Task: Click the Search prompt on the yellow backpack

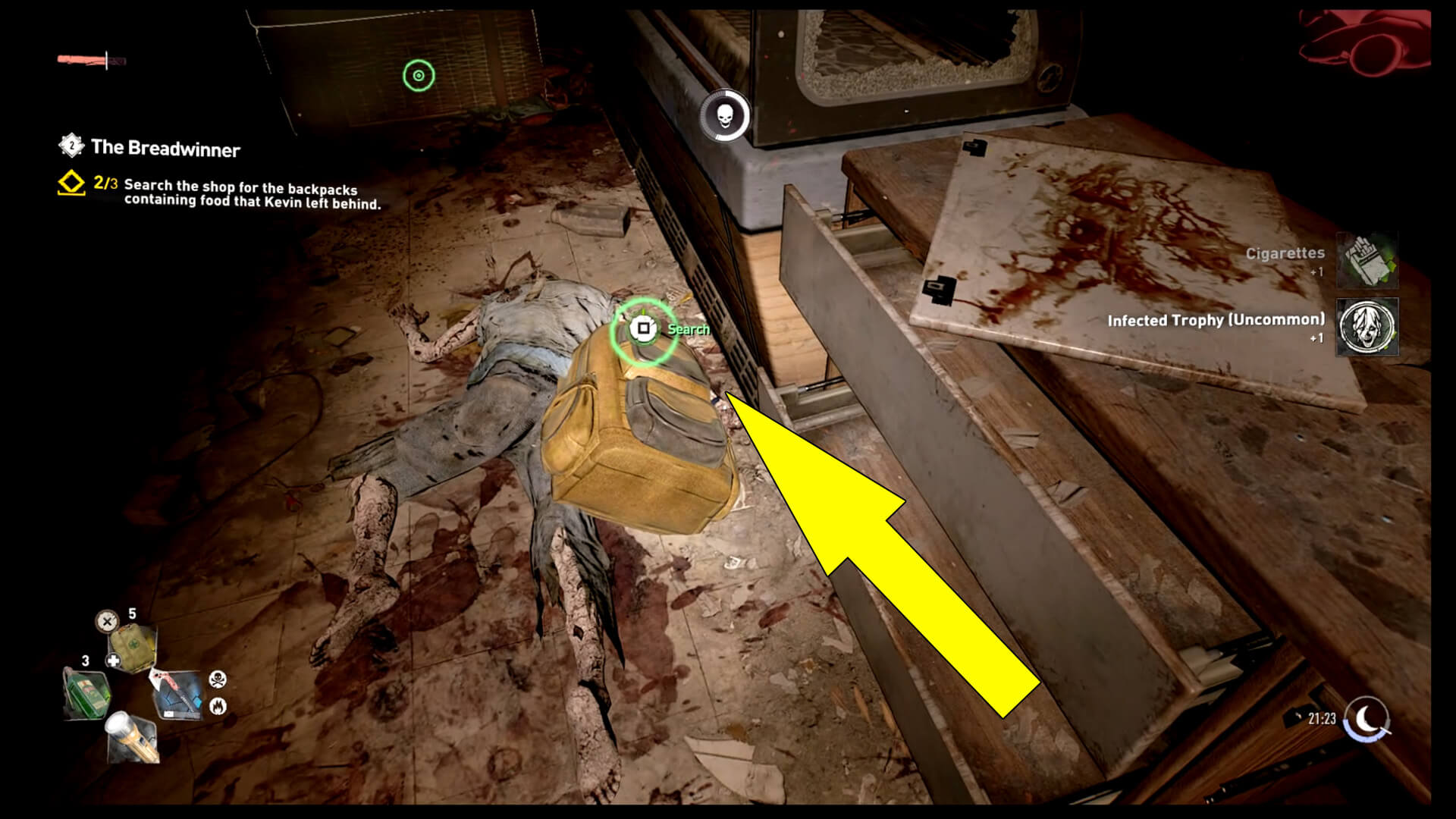Action: [643, 329]
